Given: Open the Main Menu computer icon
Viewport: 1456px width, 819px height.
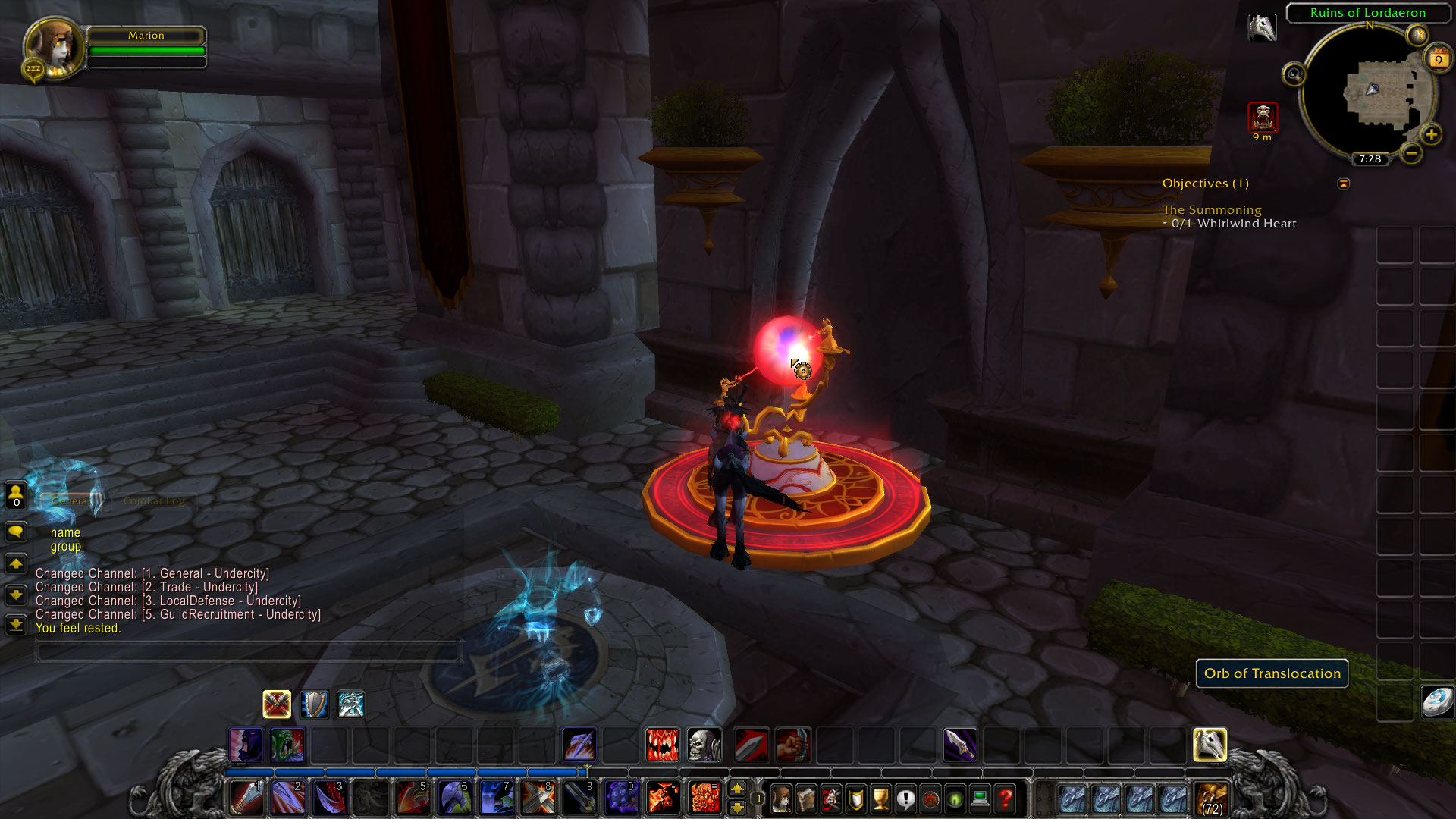Looking at the screenshot, I should 980,799.
